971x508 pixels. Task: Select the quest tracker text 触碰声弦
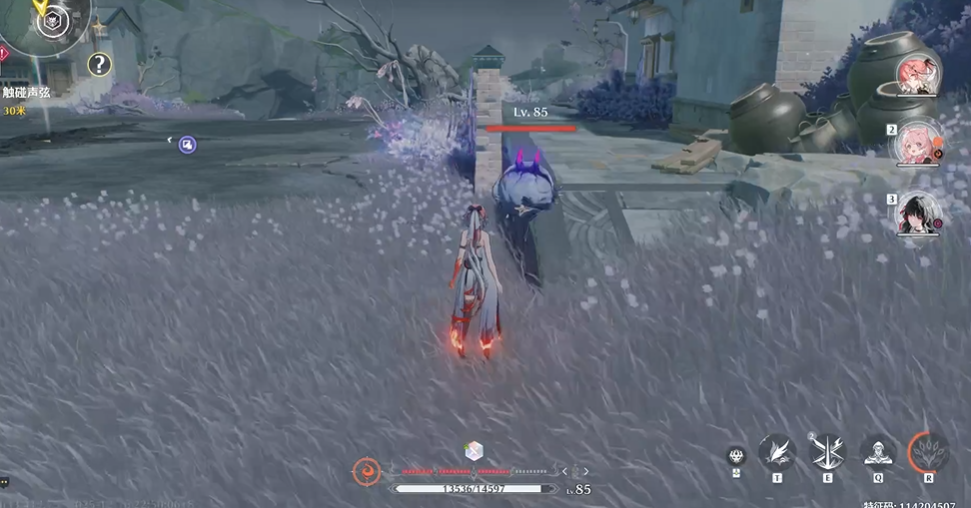coord(27,92)
